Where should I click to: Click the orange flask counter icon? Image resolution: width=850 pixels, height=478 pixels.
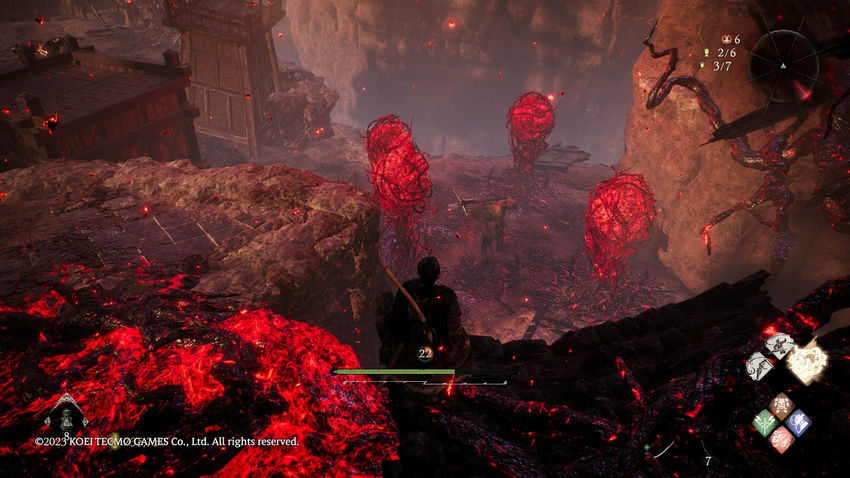[727, 39]
